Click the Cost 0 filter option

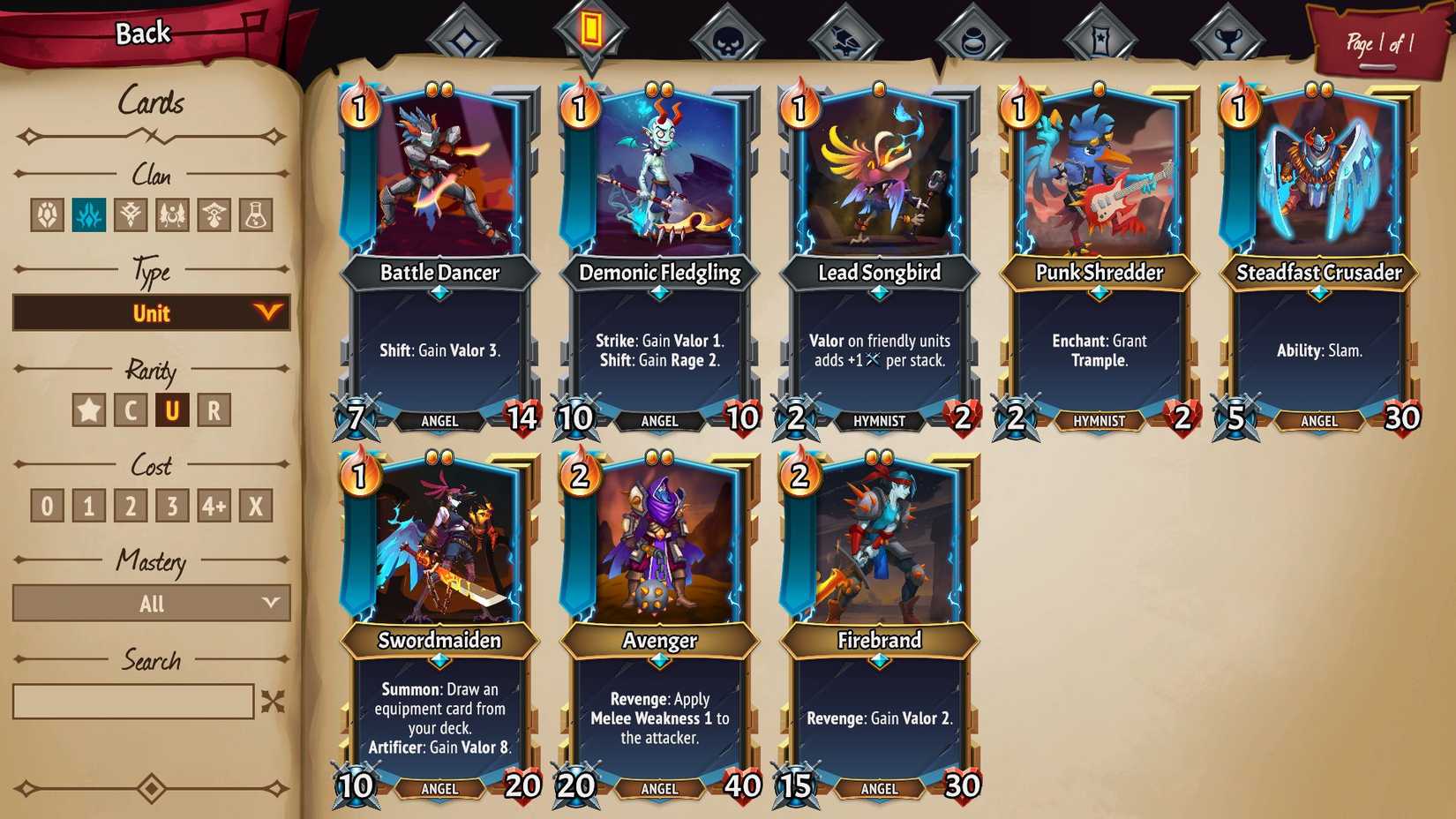46,505
